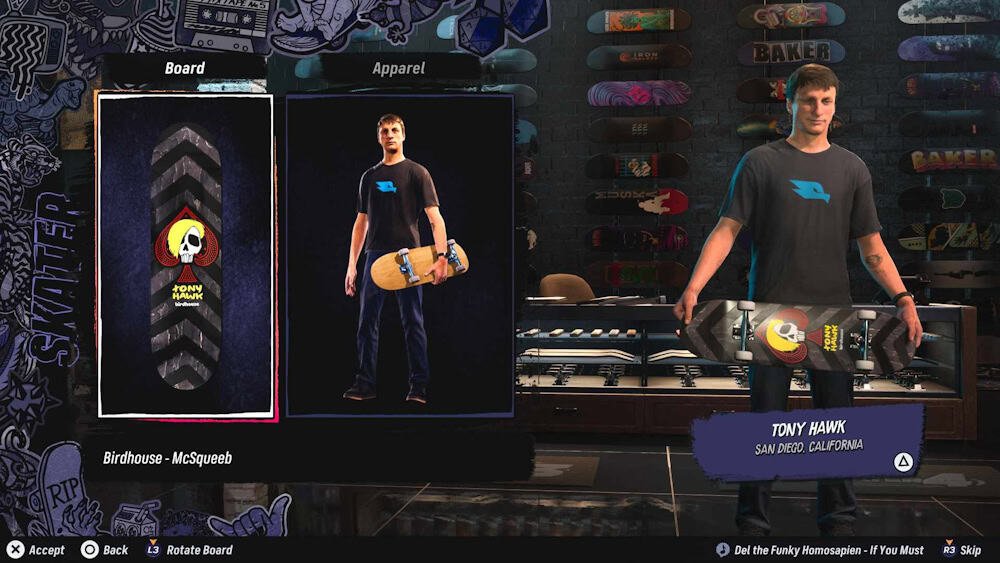Choose the Birdhouse McSqueeb board tile
Screen dimensions: 1000x563
coord(185,255)
